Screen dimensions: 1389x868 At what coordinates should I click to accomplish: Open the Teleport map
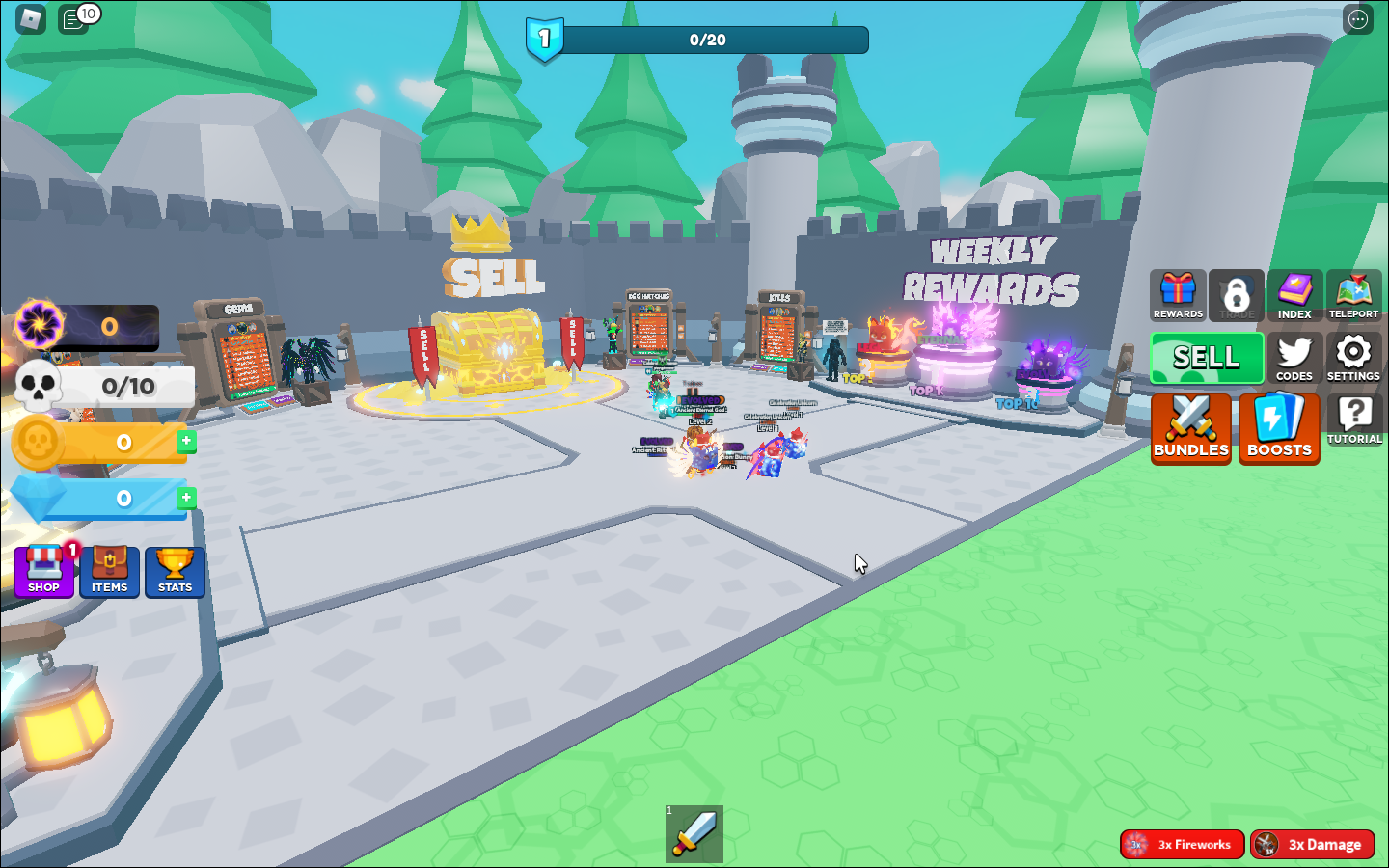pyautogui.click(x=1354, y=295)
